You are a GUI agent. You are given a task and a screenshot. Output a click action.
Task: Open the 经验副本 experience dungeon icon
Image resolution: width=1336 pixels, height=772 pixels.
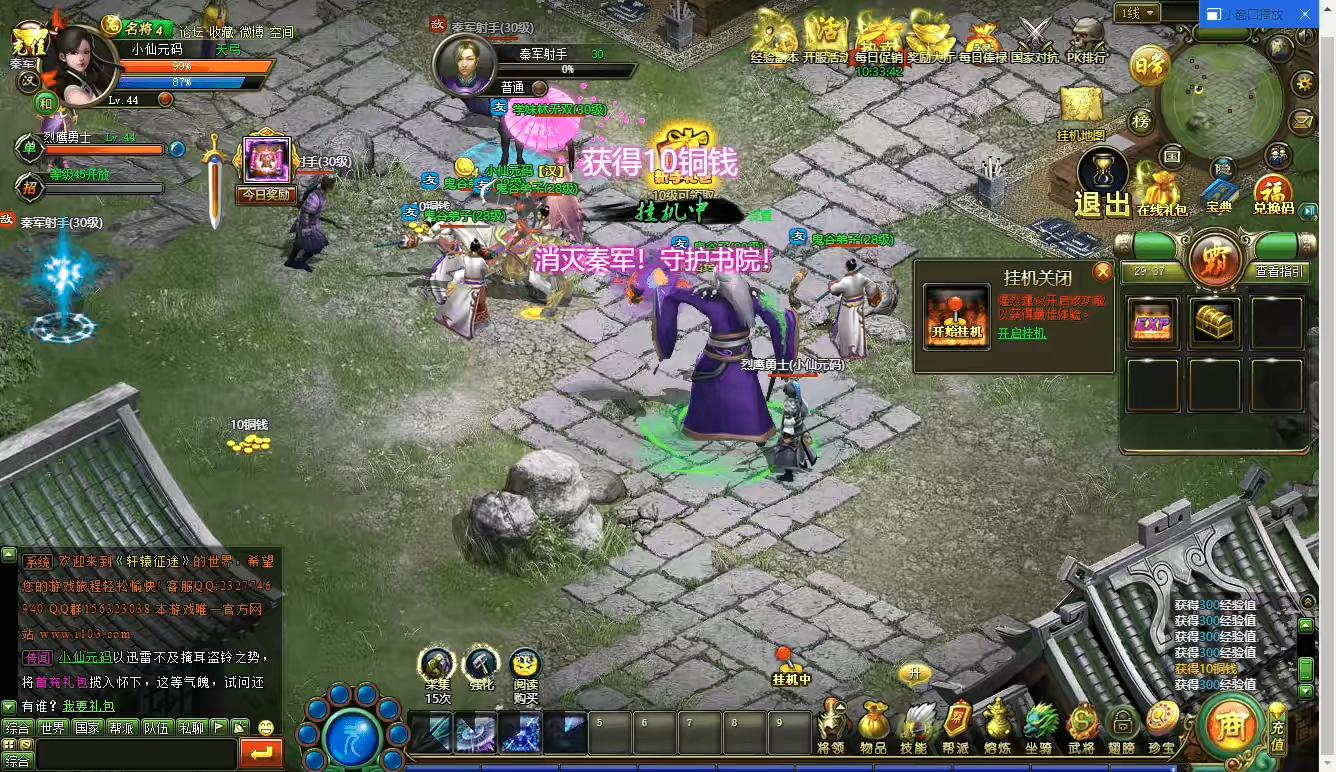[774, 36]
